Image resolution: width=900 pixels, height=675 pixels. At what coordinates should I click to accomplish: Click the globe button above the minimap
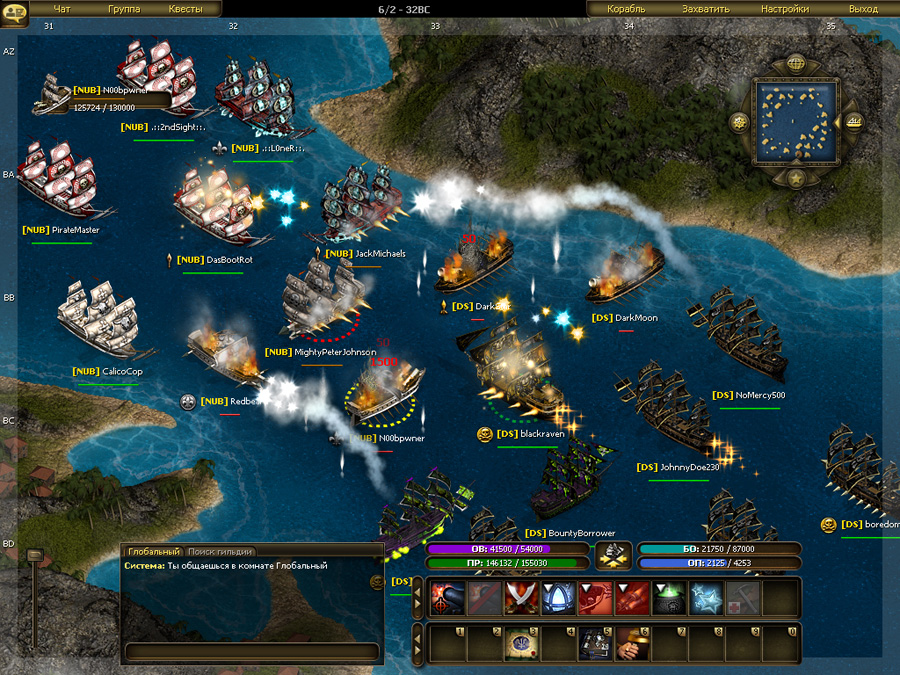pos(796,64)
